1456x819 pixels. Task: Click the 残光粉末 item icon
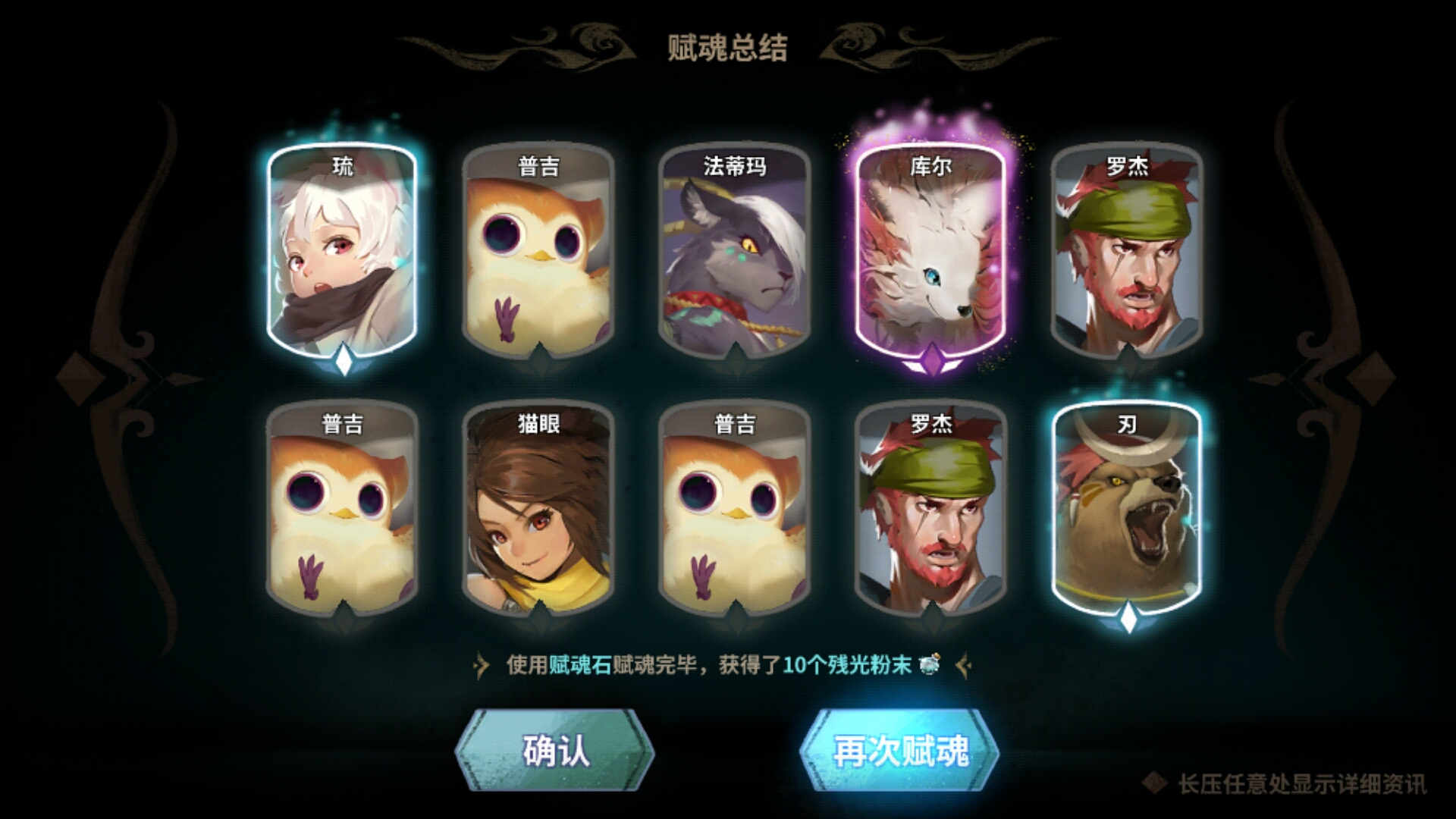pyautogui.click(x=930, y=664)
